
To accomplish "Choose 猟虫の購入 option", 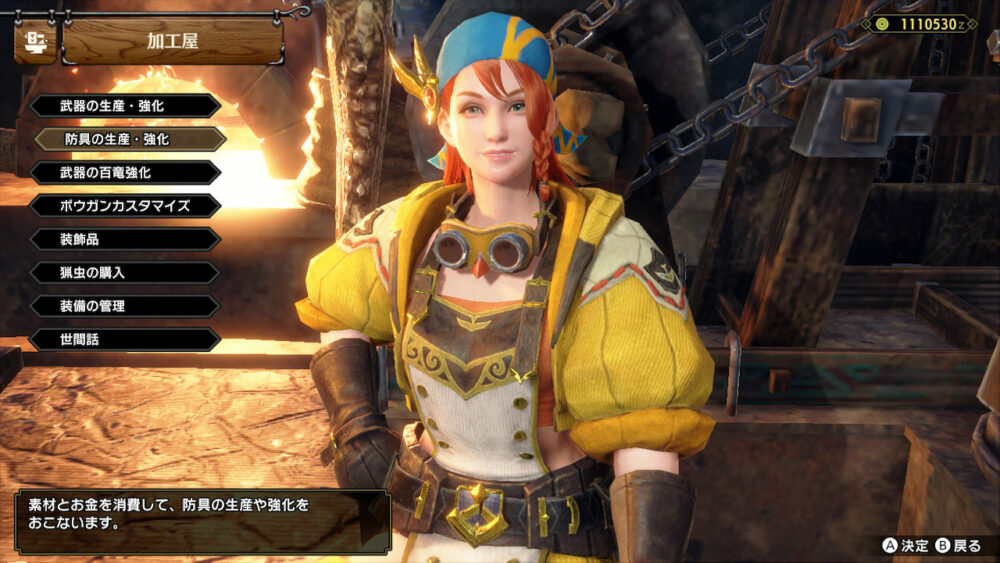I will point(124,272).
